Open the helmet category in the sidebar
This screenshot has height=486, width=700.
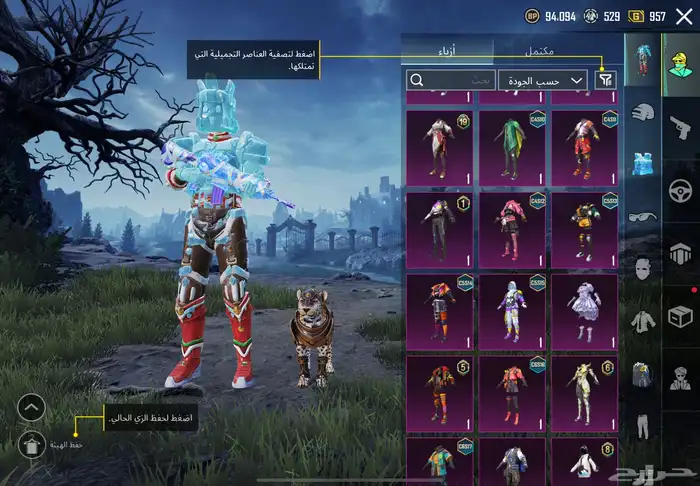641,112
